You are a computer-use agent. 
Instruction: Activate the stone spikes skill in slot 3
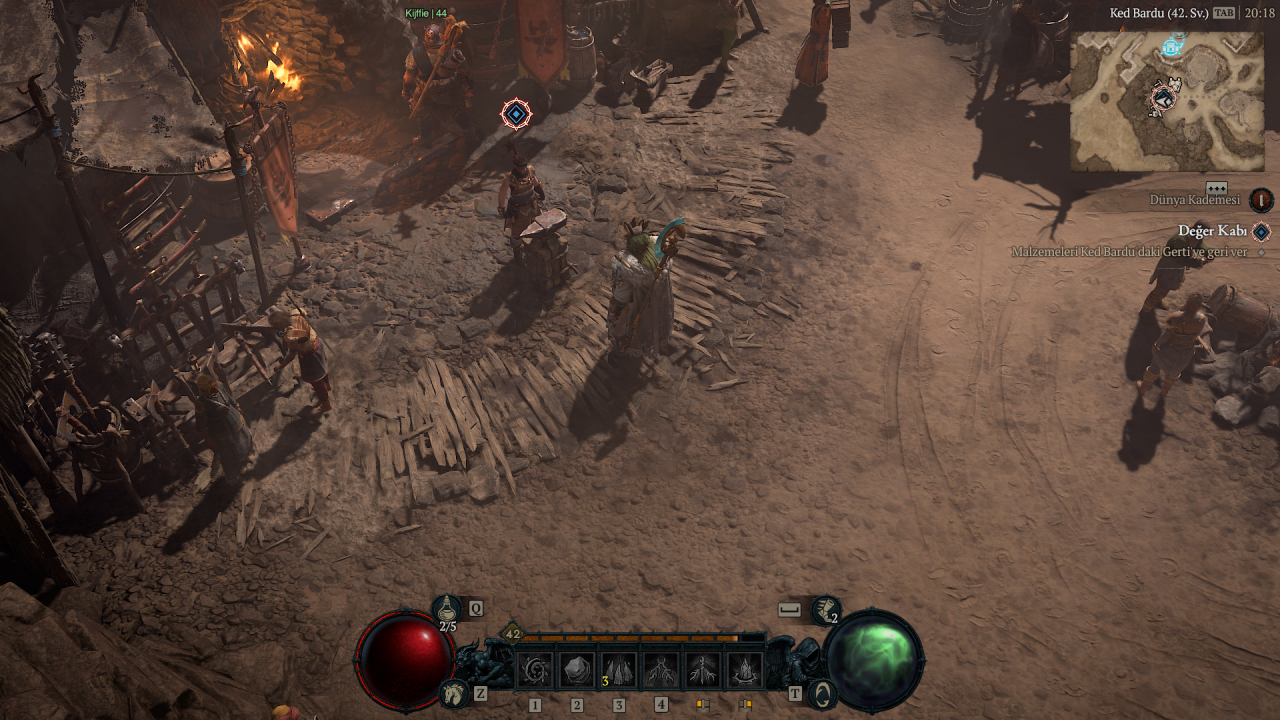click(x=618, y=670)
